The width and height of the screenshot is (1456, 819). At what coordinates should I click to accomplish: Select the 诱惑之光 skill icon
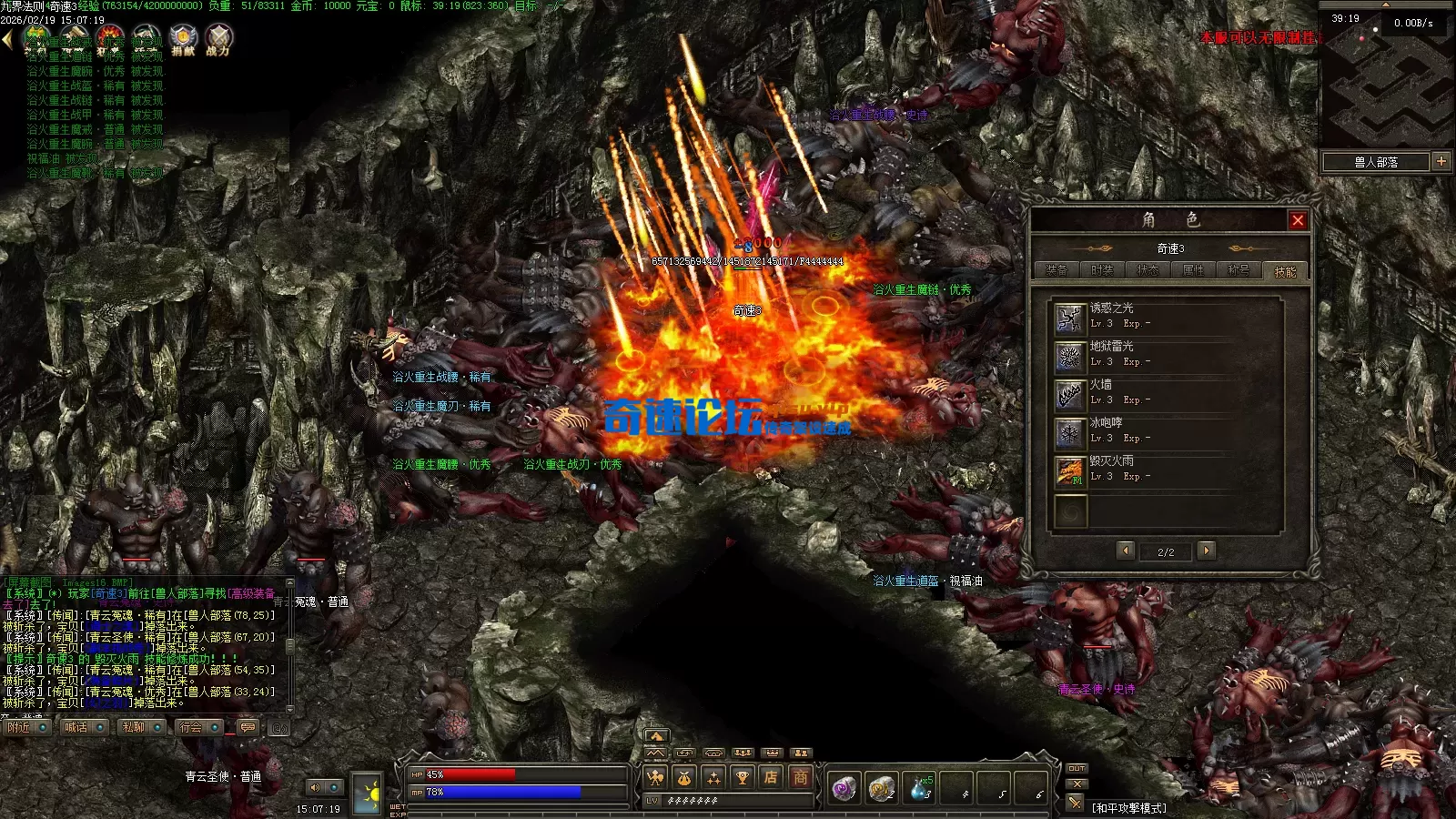pos(1070,318)
